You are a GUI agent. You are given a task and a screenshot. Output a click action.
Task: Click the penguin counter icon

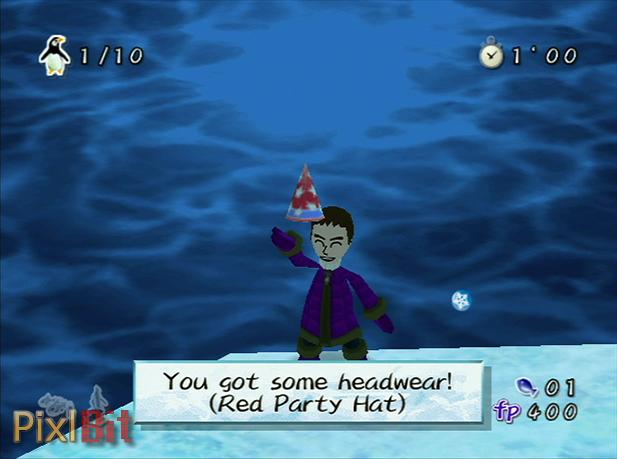point(54,54)
